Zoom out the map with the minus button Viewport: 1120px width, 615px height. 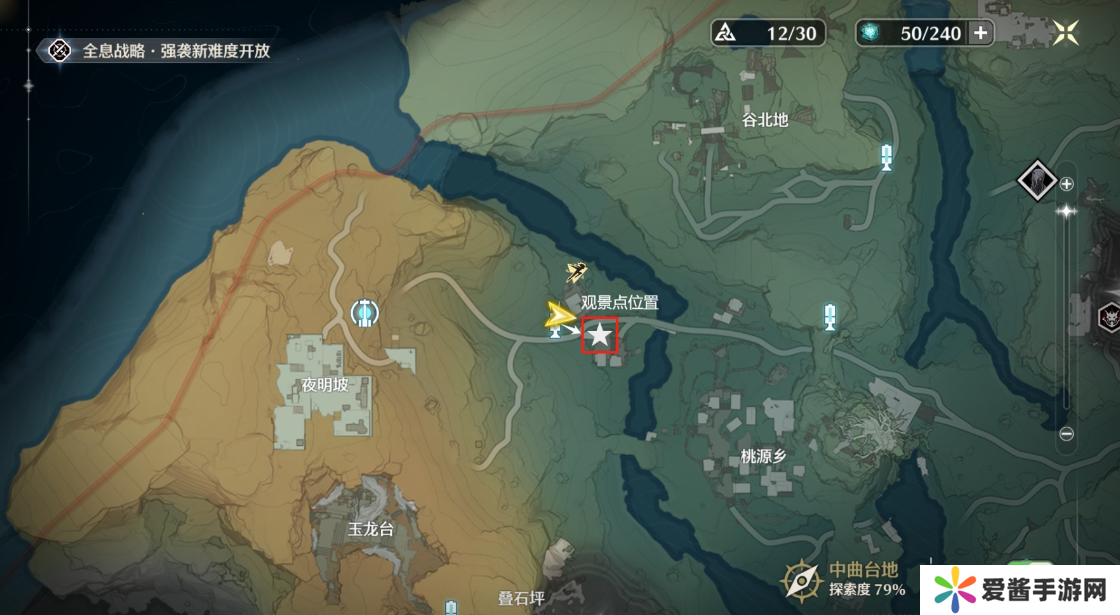click(1066, 434)
